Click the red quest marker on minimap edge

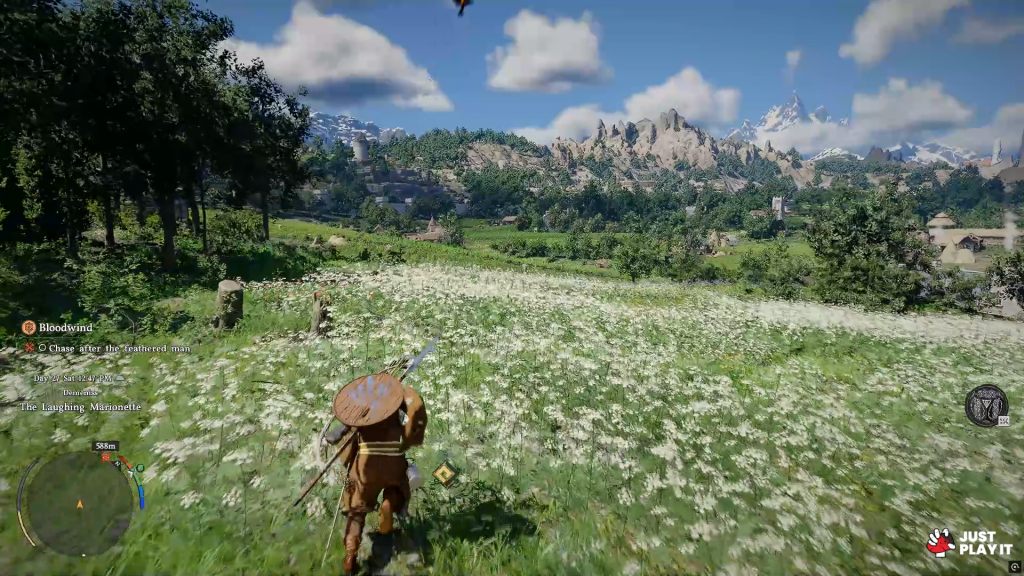[x=105, y=458]
